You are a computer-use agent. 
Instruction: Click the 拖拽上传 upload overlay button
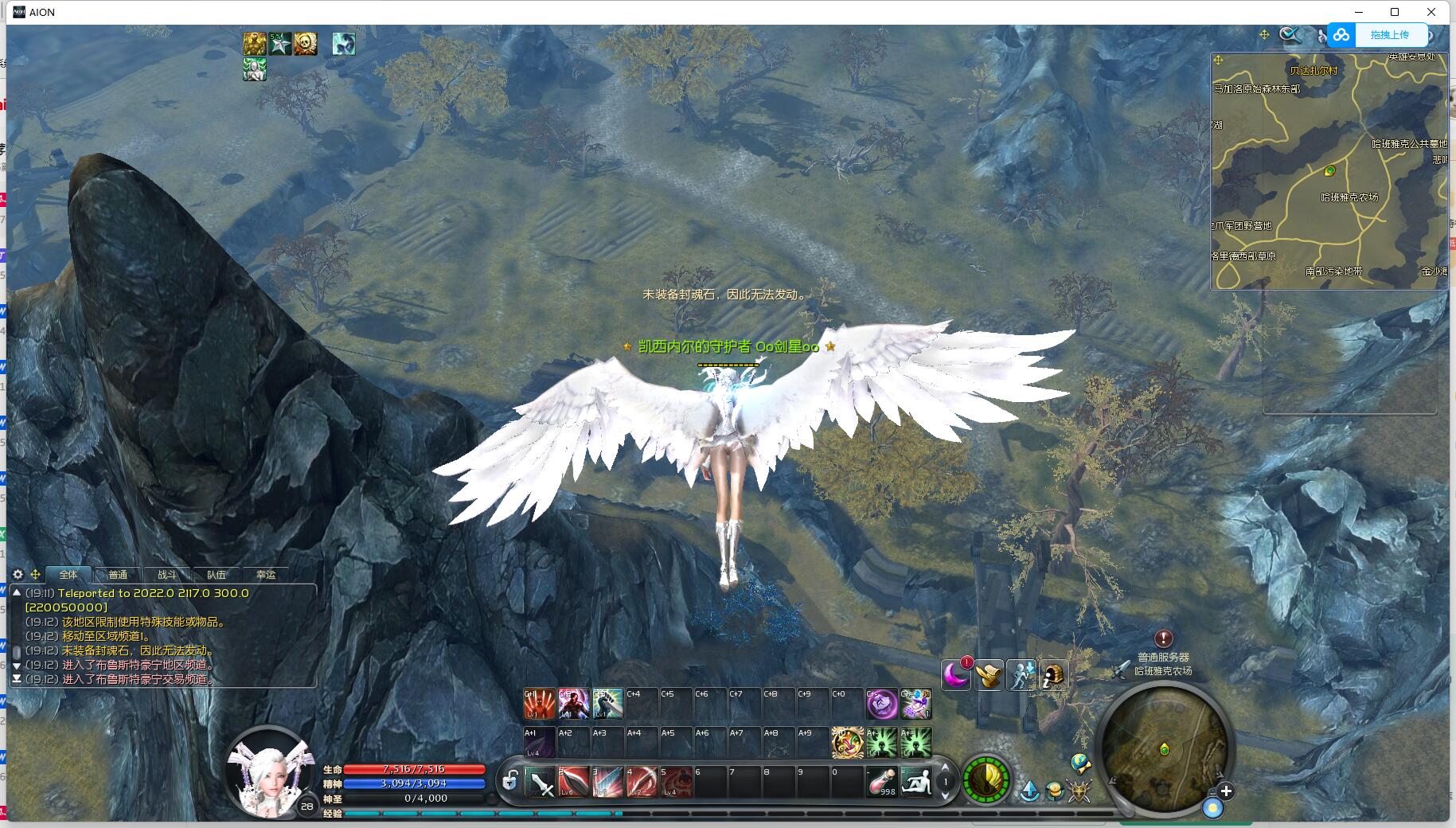click(1376, 35)
